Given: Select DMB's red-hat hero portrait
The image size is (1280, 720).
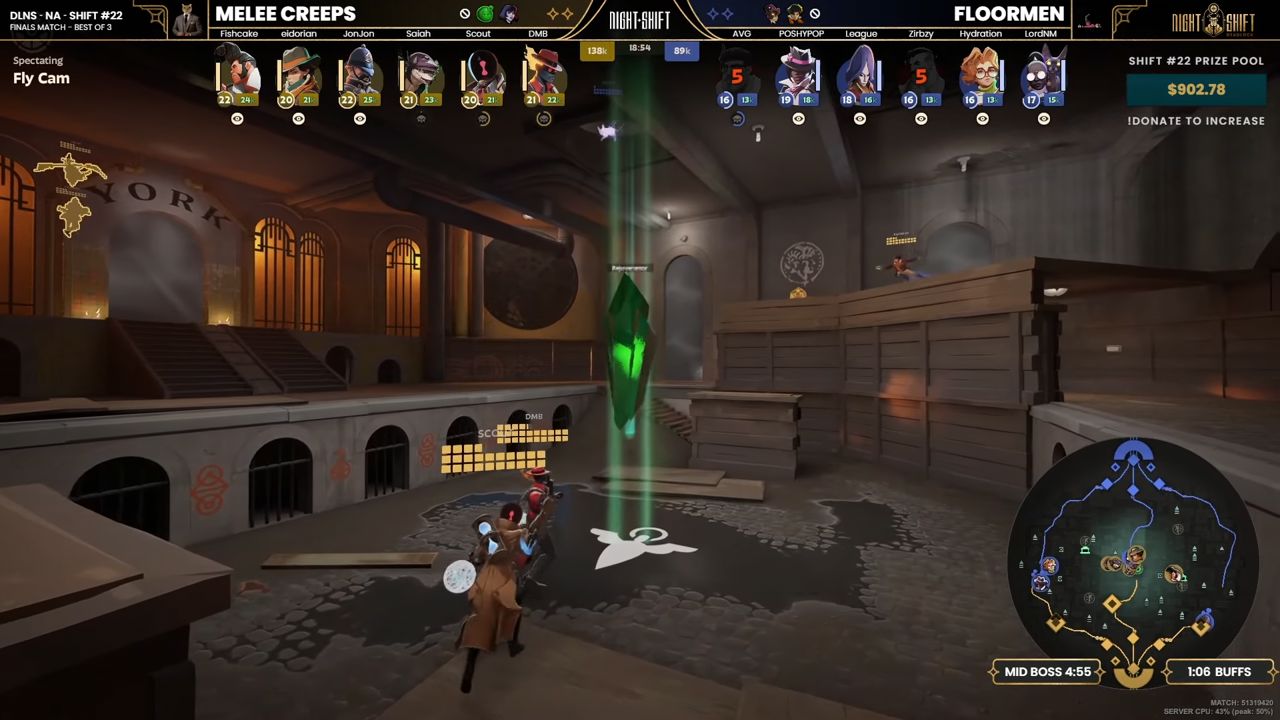Looking at the screenshot, I should (x=543, y=72).
